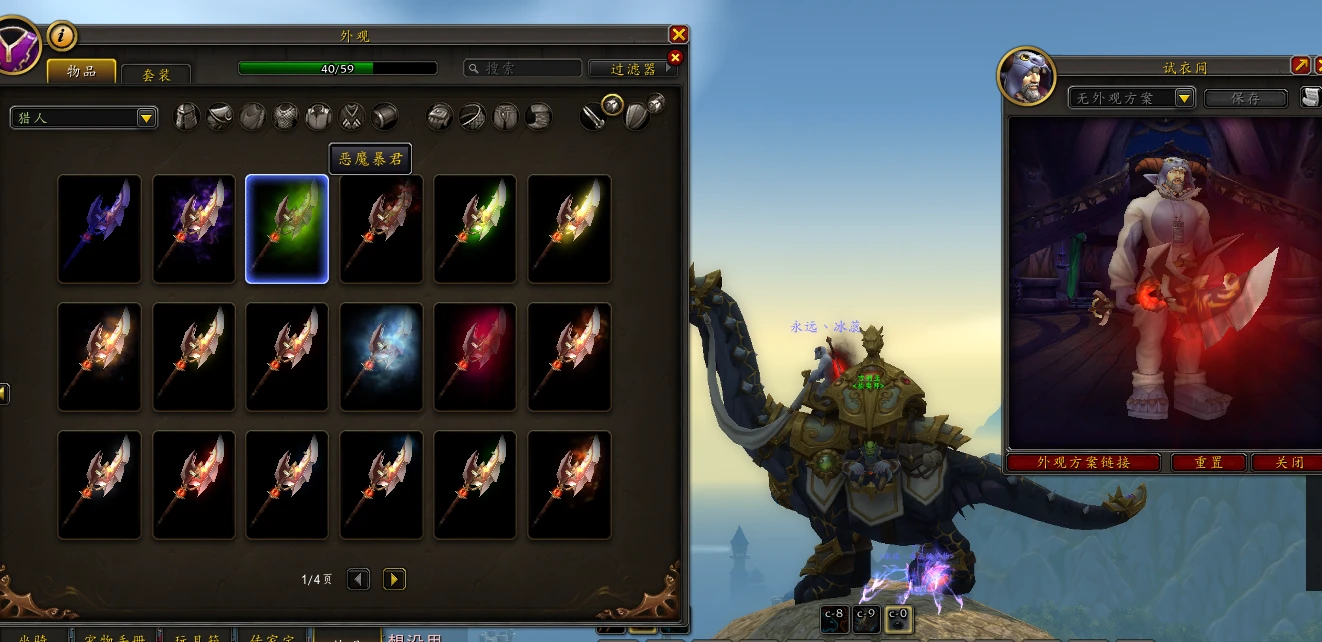The height and width of the screenshot is (642, 1322).
Task: Reset the dressing room with 重置
Action: [1209, 463]
